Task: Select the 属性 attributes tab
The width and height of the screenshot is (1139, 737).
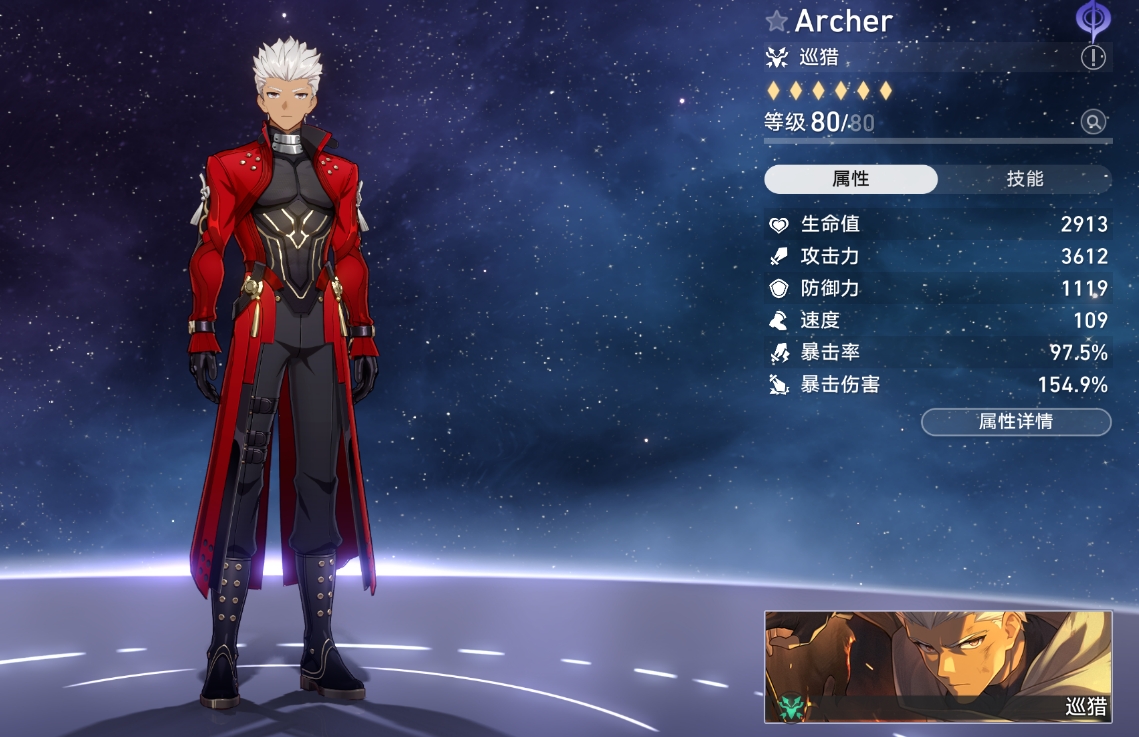Action: pos(851,179)
